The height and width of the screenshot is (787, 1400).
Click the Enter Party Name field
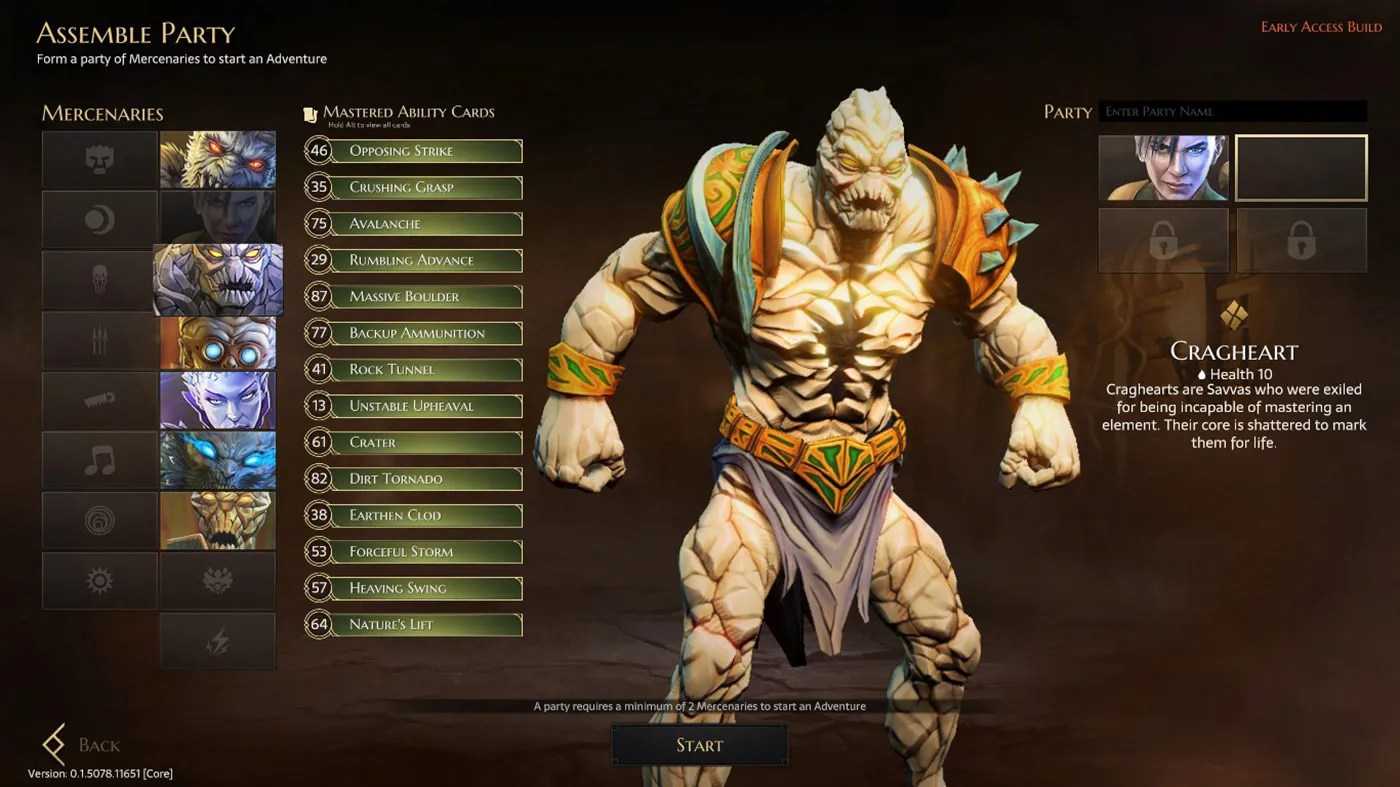coord(1232,111)
